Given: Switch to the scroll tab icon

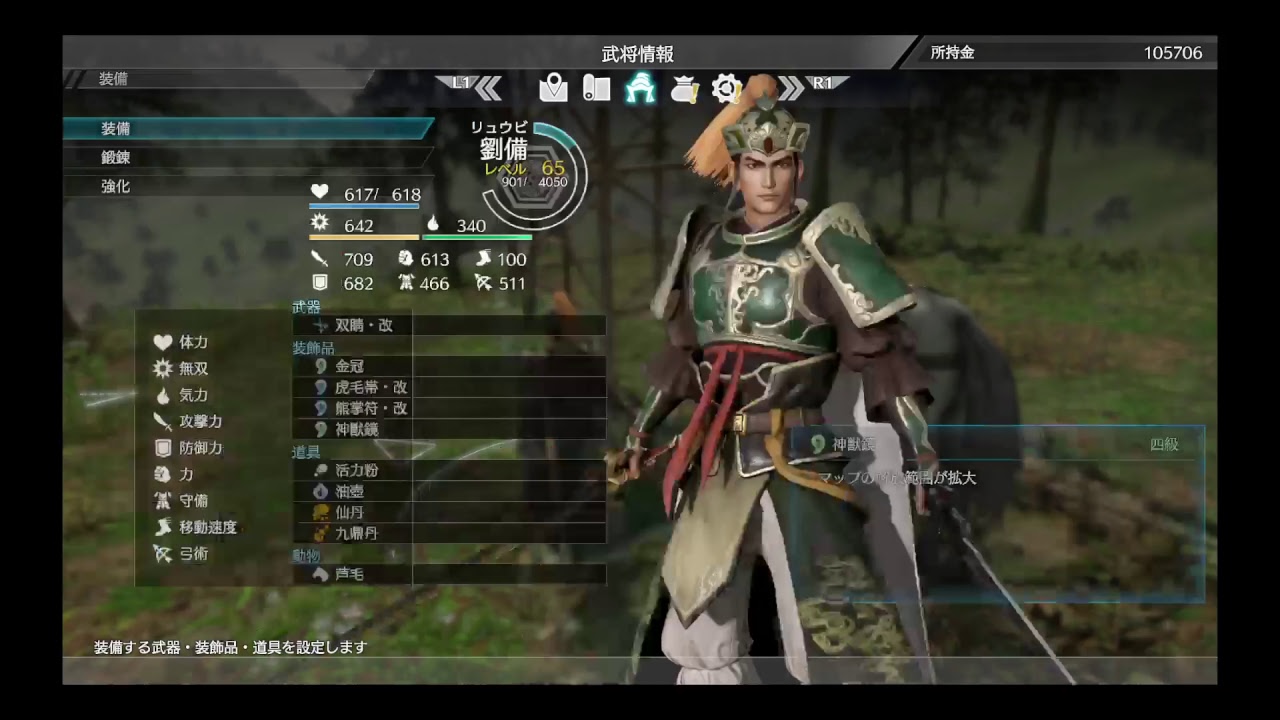Looking at the screenshot, I should coord(596,88).
